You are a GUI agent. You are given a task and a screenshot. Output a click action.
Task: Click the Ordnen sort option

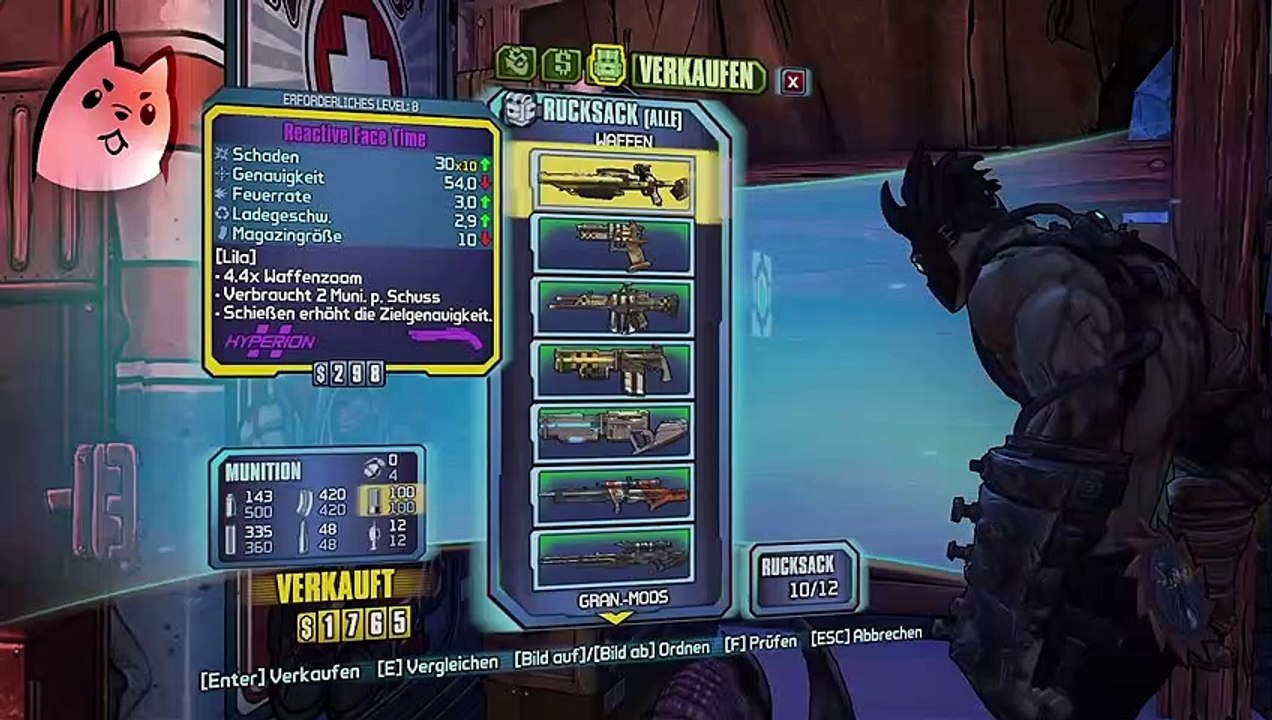(612, 650)
